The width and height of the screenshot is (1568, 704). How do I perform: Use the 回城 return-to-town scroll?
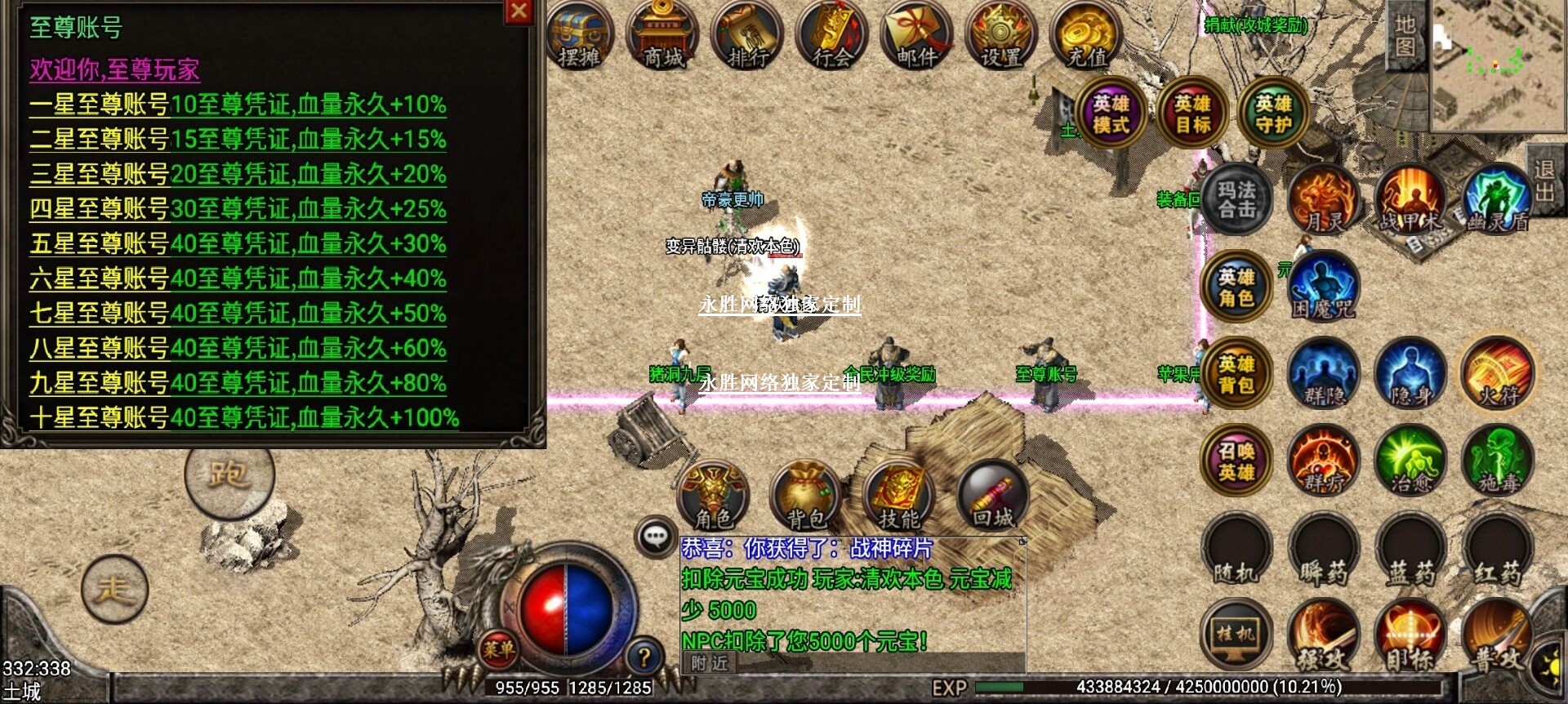(992, 496)
